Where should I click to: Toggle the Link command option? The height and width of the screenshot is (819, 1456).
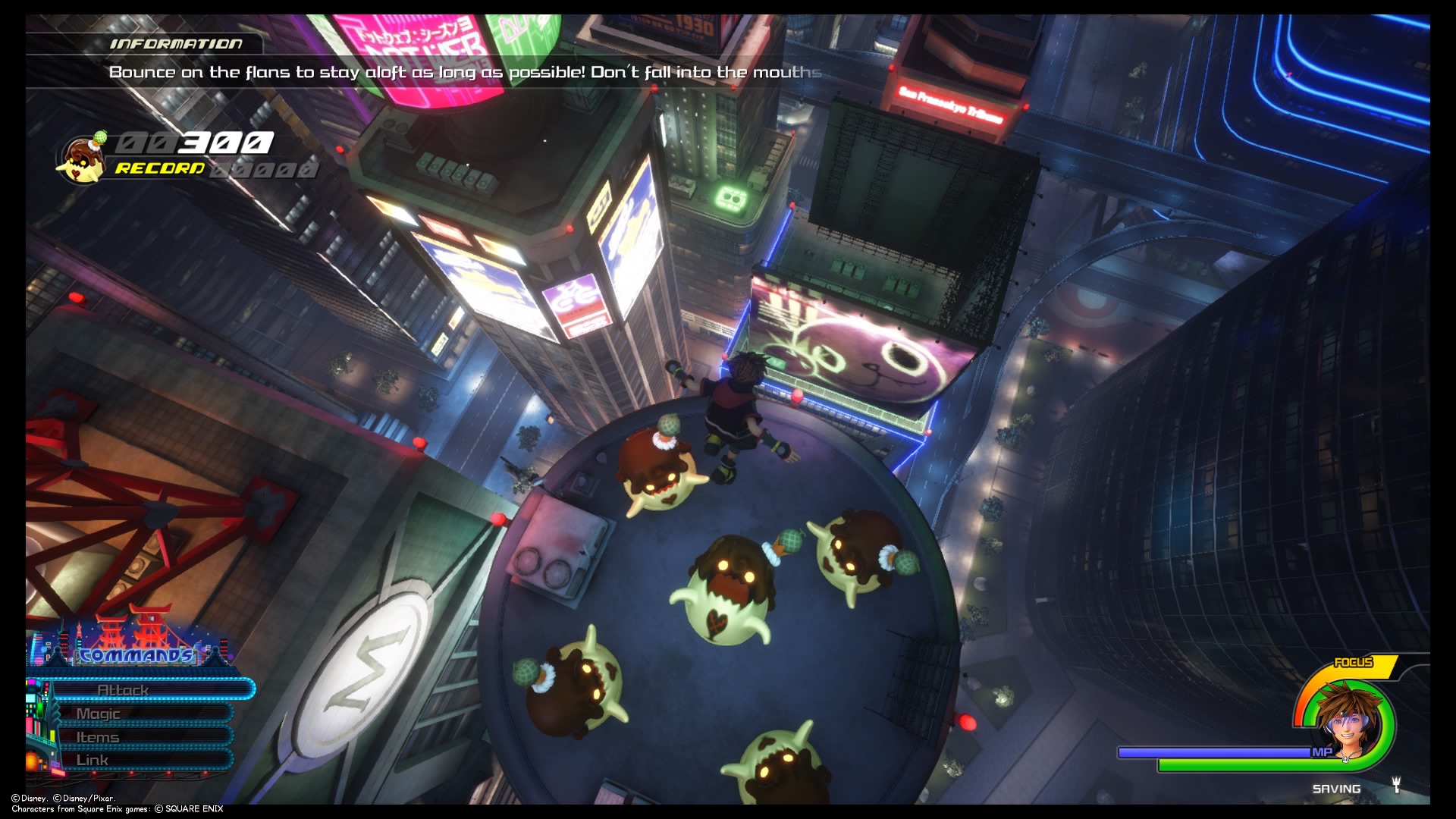(93, 759)
